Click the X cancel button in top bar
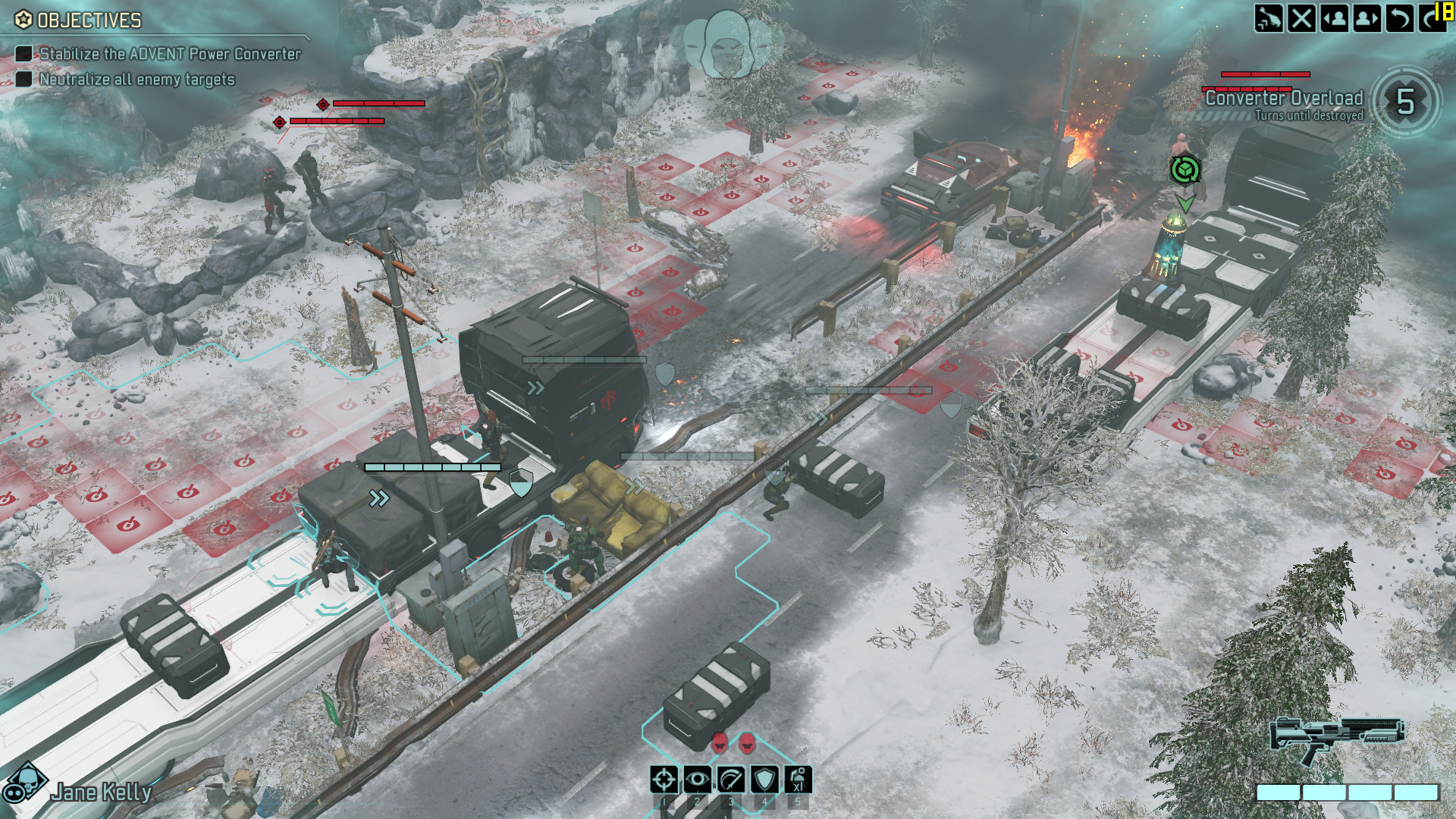 [1301, 18]
